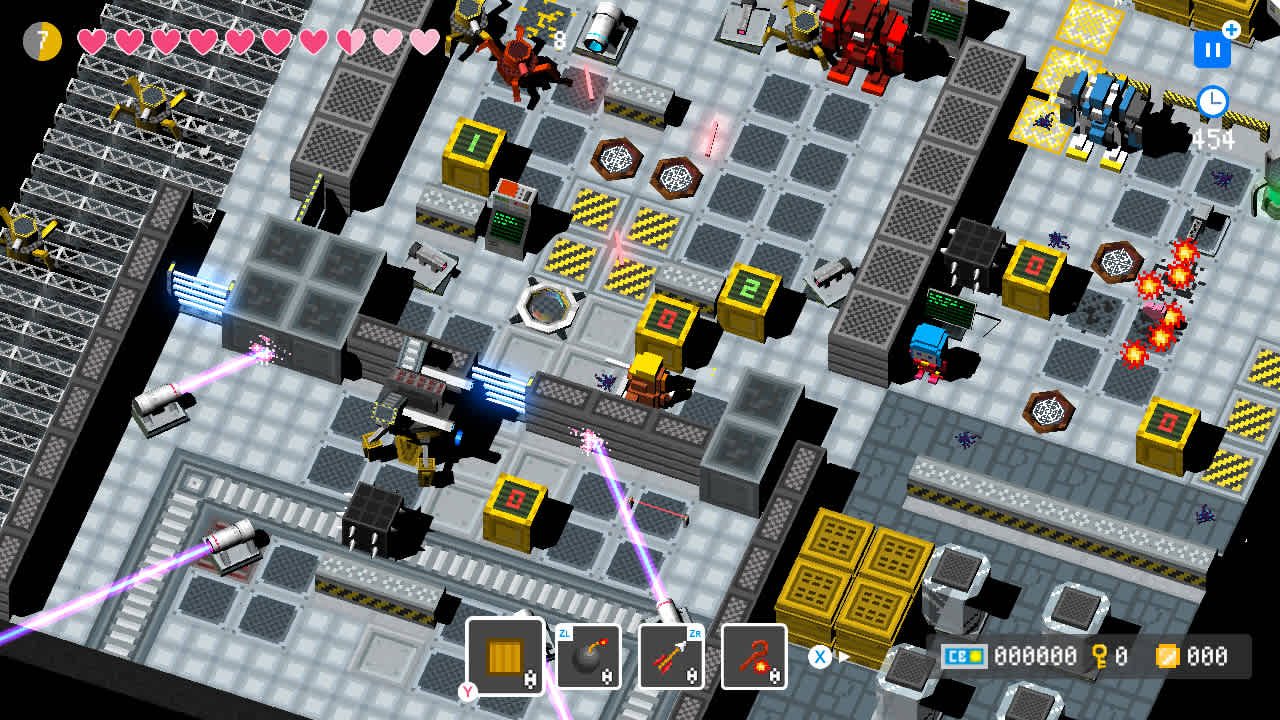Select the level 7 badge in top-left corner
The height and width of the screenshot is (720, 1280).
click(42, 42)
